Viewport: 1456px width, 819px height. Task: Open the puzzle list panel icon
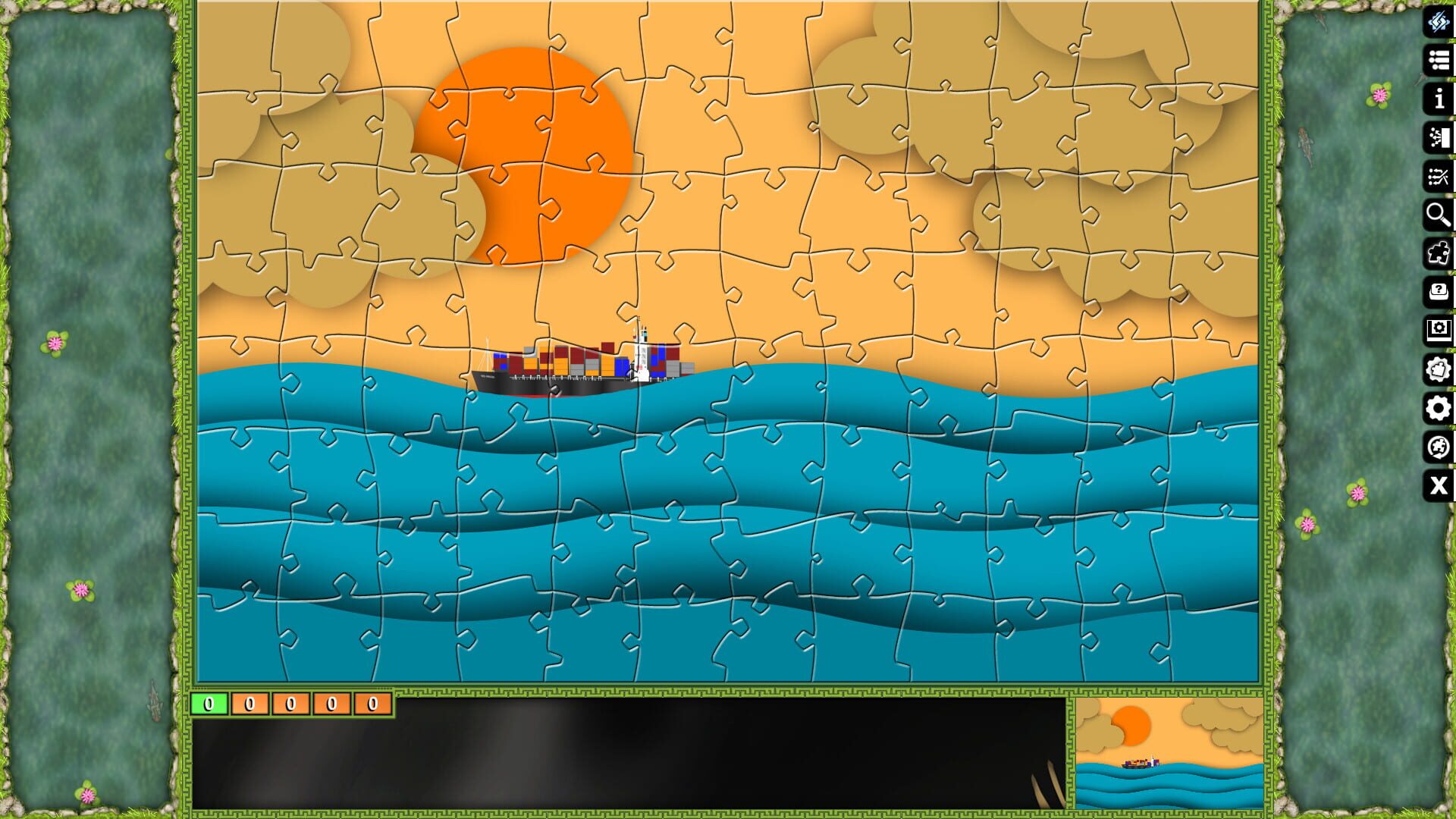coord(1438,61)
